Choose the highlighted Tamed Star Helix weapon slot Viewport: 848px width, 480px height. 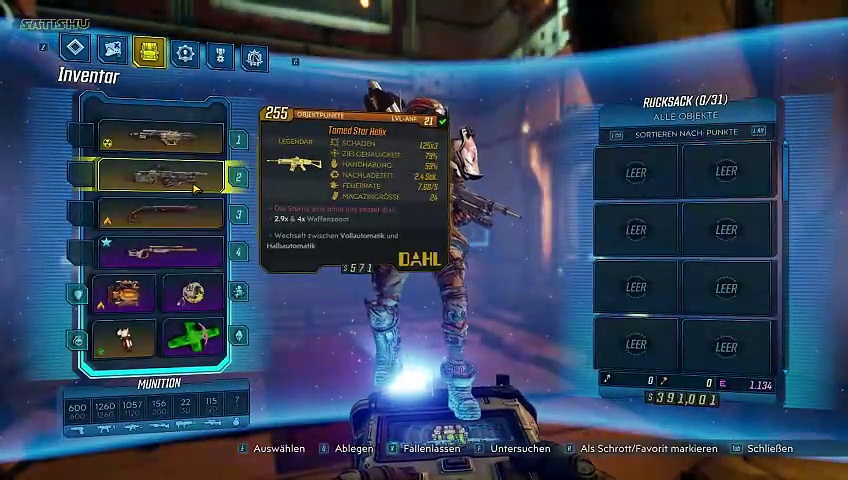coord(160,176)
